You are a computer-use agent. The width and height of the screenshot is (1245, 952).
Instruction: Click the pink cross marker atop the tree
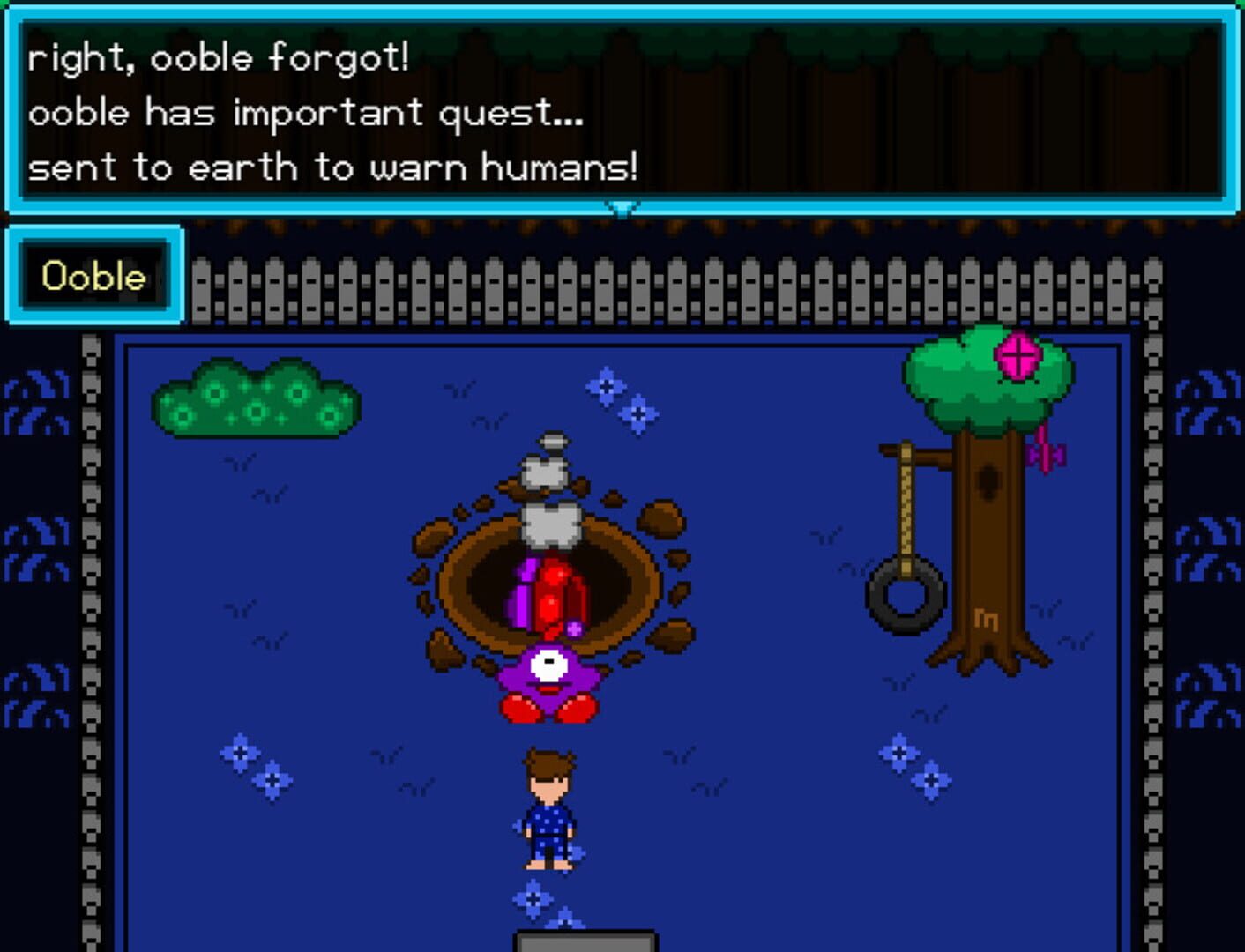pyautogui.click(x=1018, y=354)
